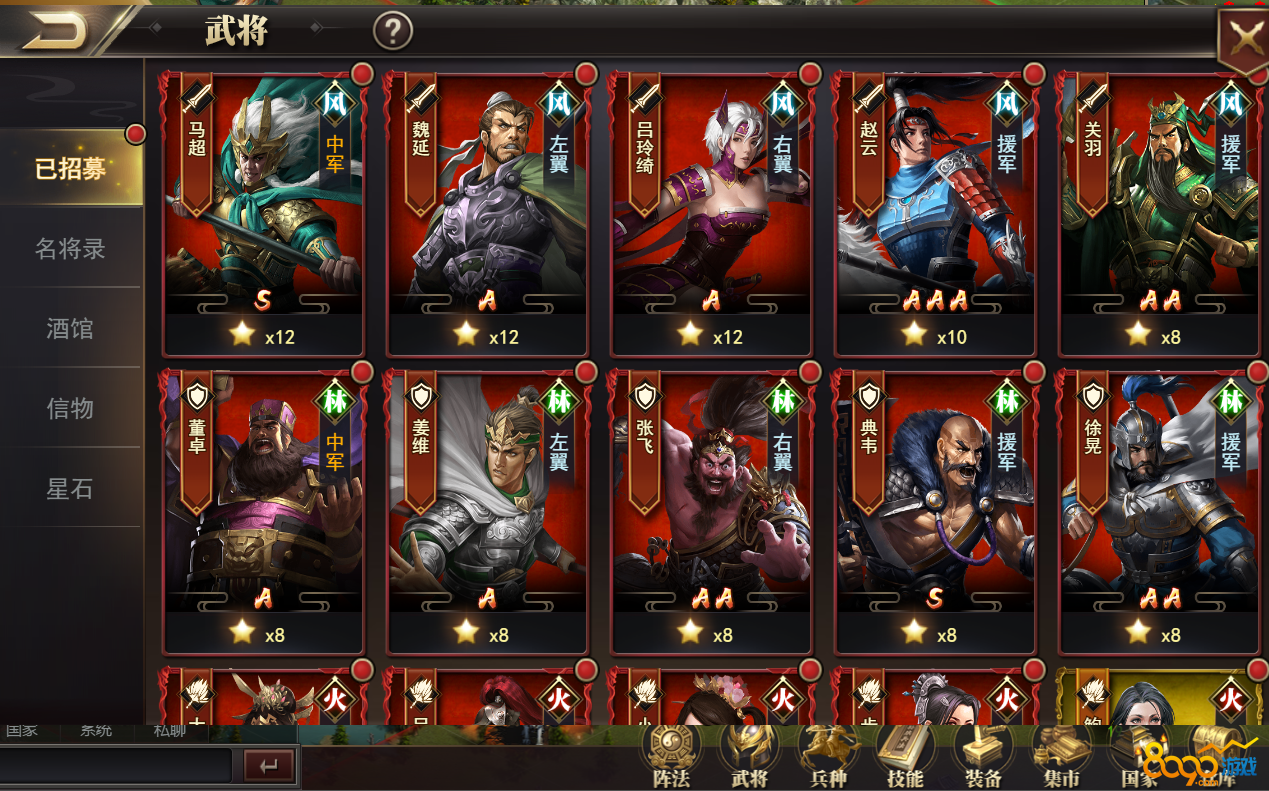The width and height of the screenshot is (1269, 791).
Task: Choose the 星石 tab
Action: pos(71,489)
